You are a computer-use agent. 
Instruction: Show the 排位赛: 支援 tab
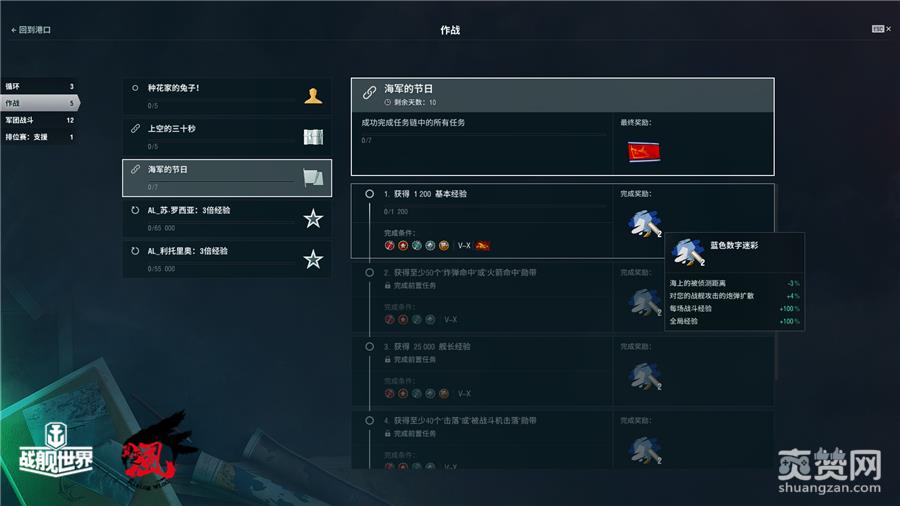(38, 137)
